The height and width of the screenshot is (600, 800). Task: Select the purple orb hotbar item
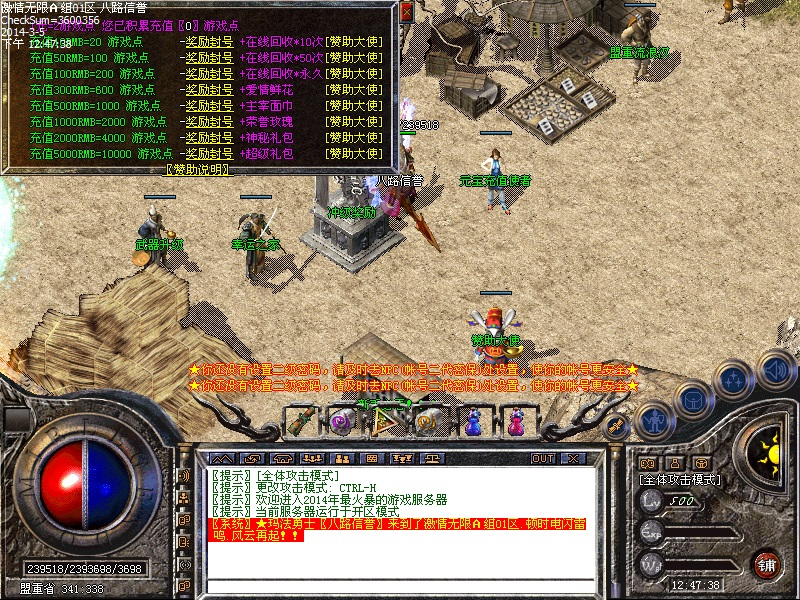[344, 422]
